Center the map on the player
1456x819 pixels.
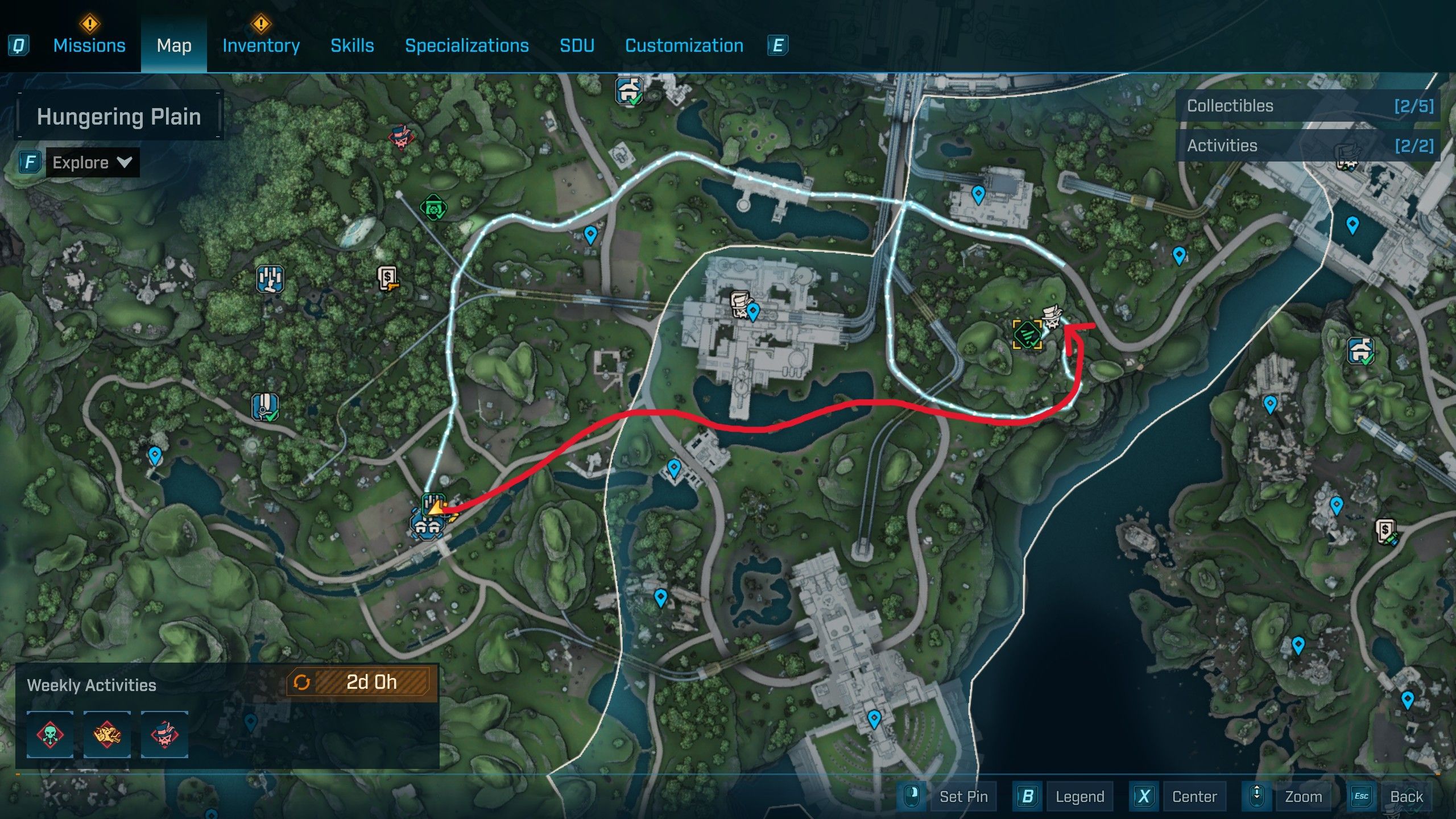click(1194, 796)
